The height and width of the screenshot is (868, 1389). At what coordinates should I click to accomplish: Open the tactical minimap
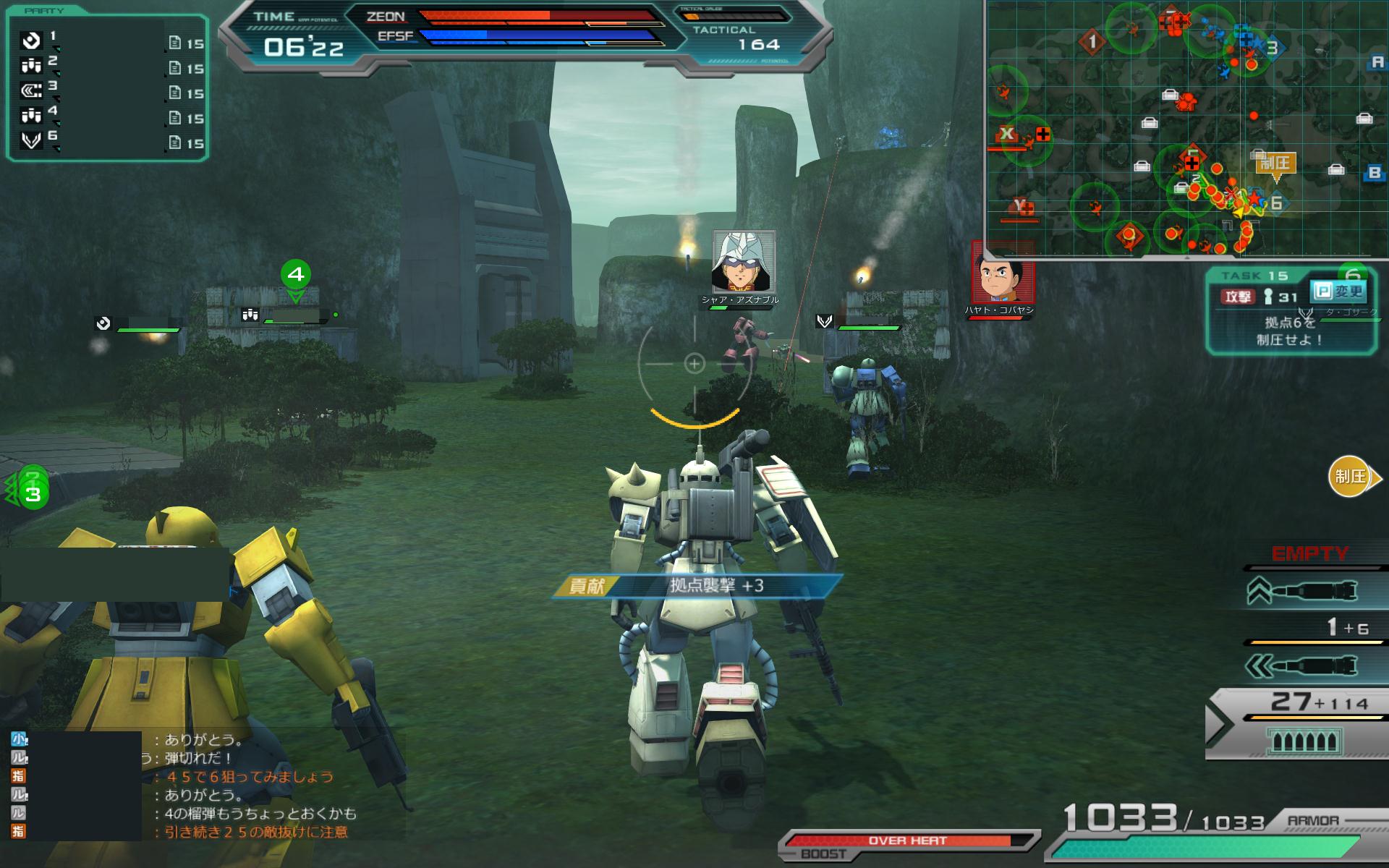point(1186,129)
